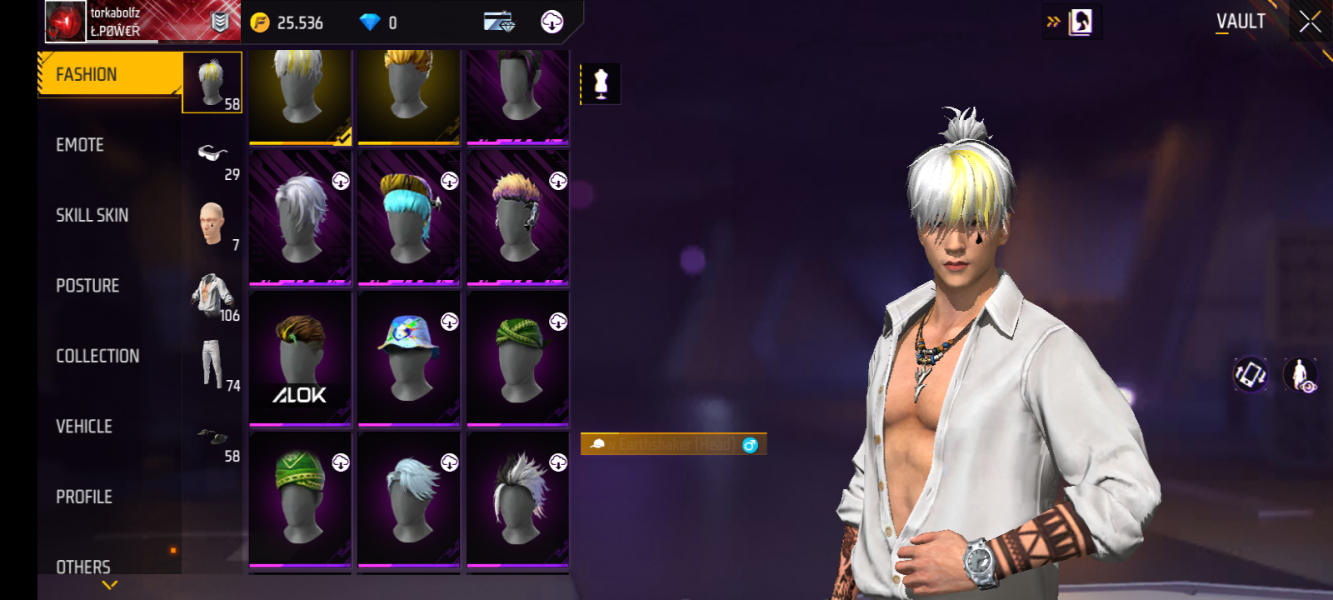The image size is (1333, 600).
Task: Open the Skill Skin category
Action: (x=92, y=215)
